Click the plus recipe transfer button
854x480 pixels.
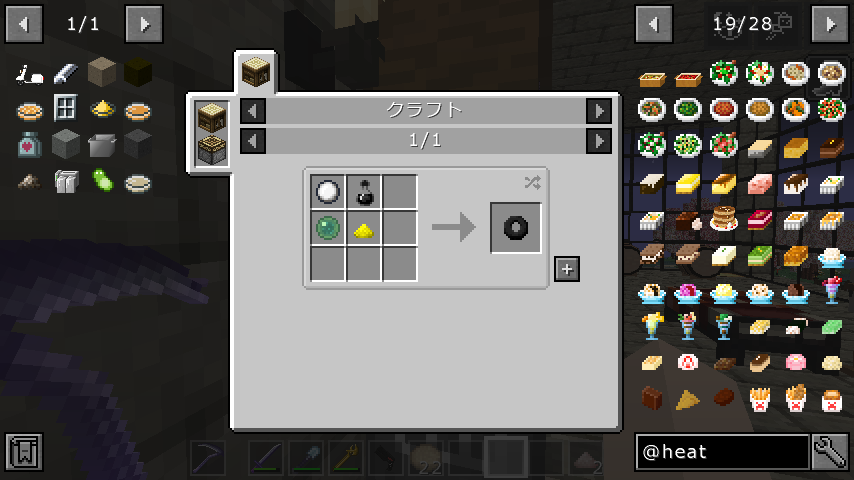point(567,269)
